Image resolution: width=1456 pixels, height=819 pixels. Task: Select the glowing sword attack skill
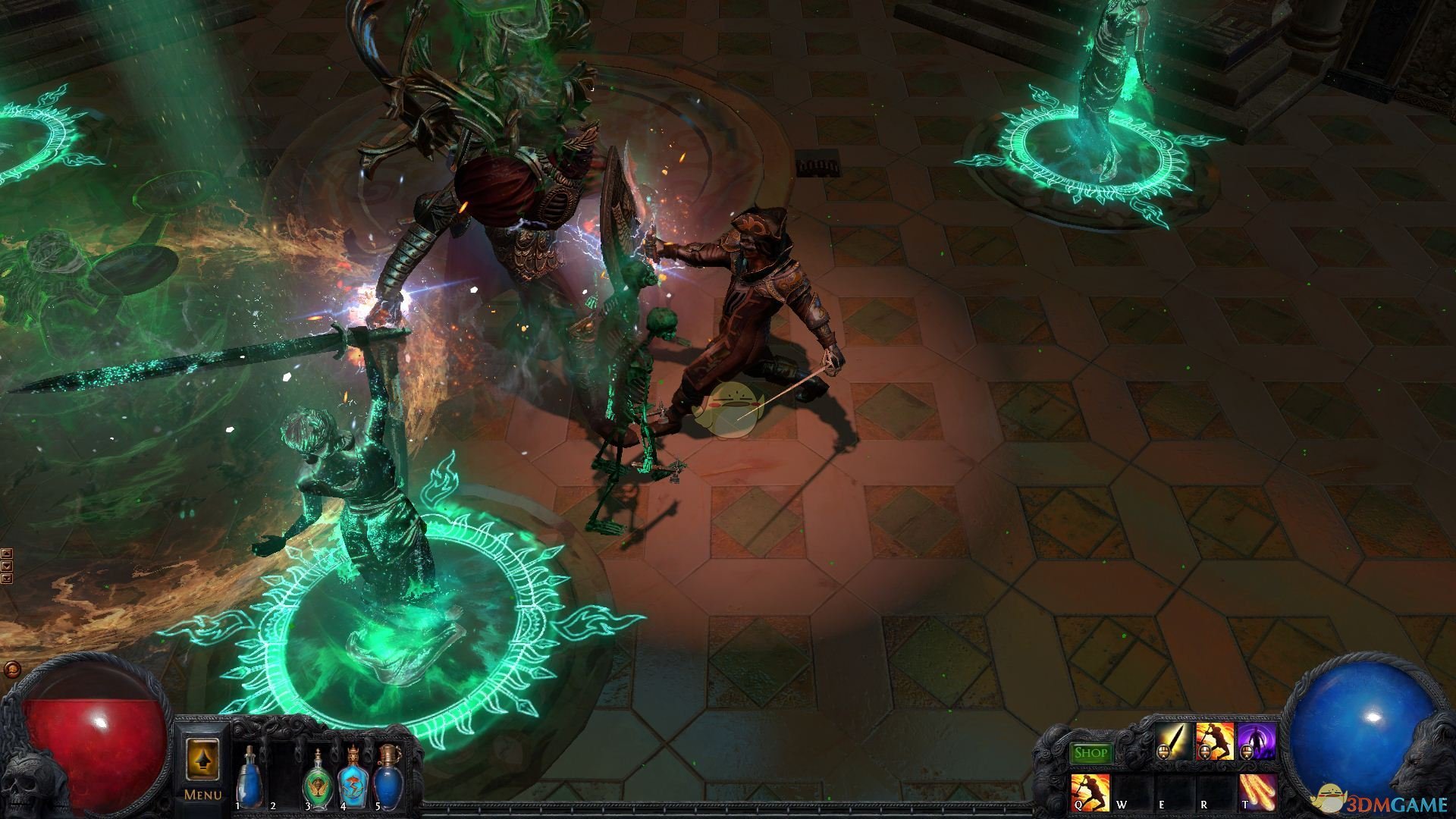pos(1174,742)
